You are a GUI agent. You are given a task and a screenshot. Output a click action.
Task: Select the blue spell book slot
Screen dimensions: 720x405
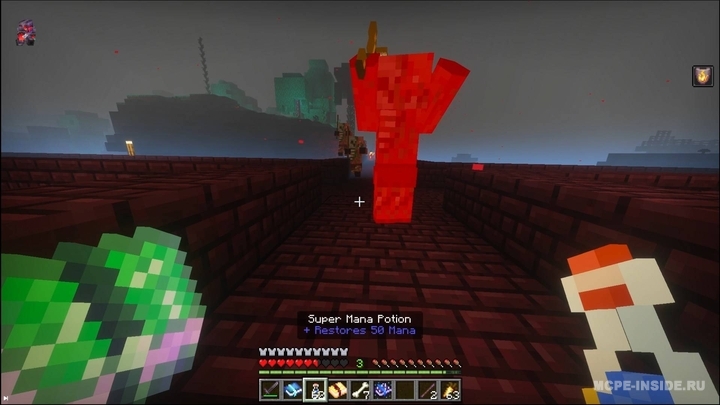click(291, 391)
